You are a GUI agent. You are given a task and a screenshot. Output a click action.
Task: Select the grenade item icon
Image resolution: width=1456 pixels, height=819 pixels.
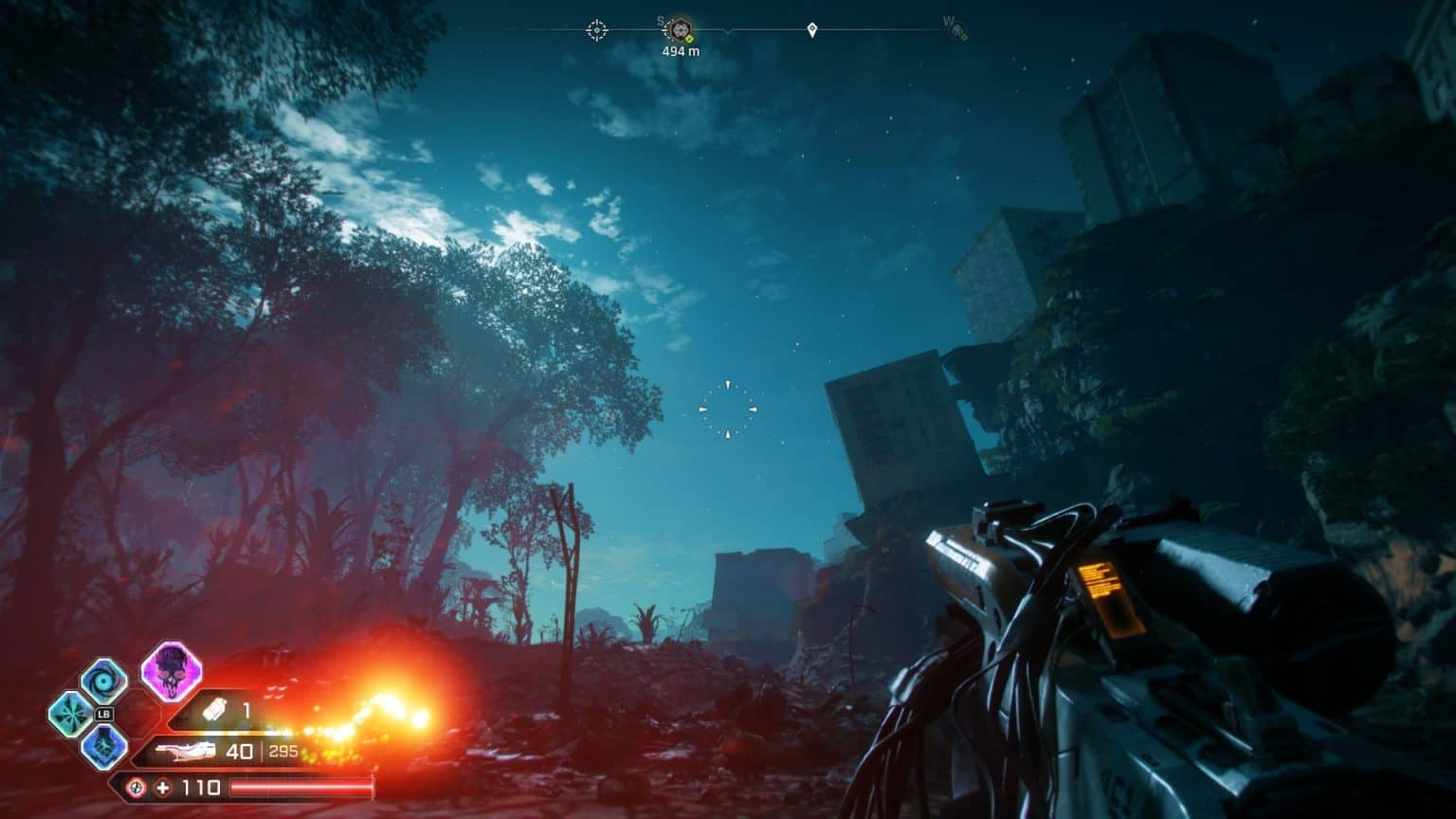tap(214, 710)
